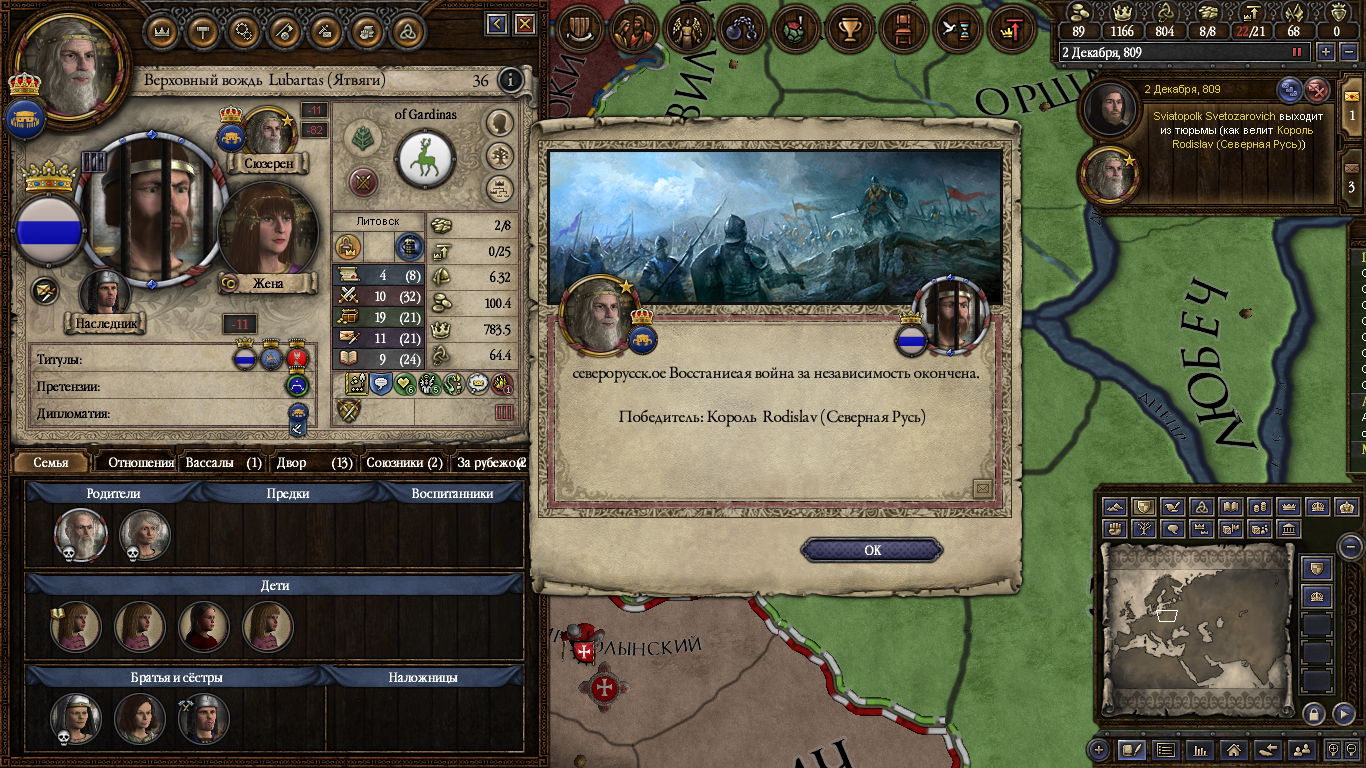Open character info with the i button
The image size is (1366, 768).
pyautogui.click(x=510, y=80)
